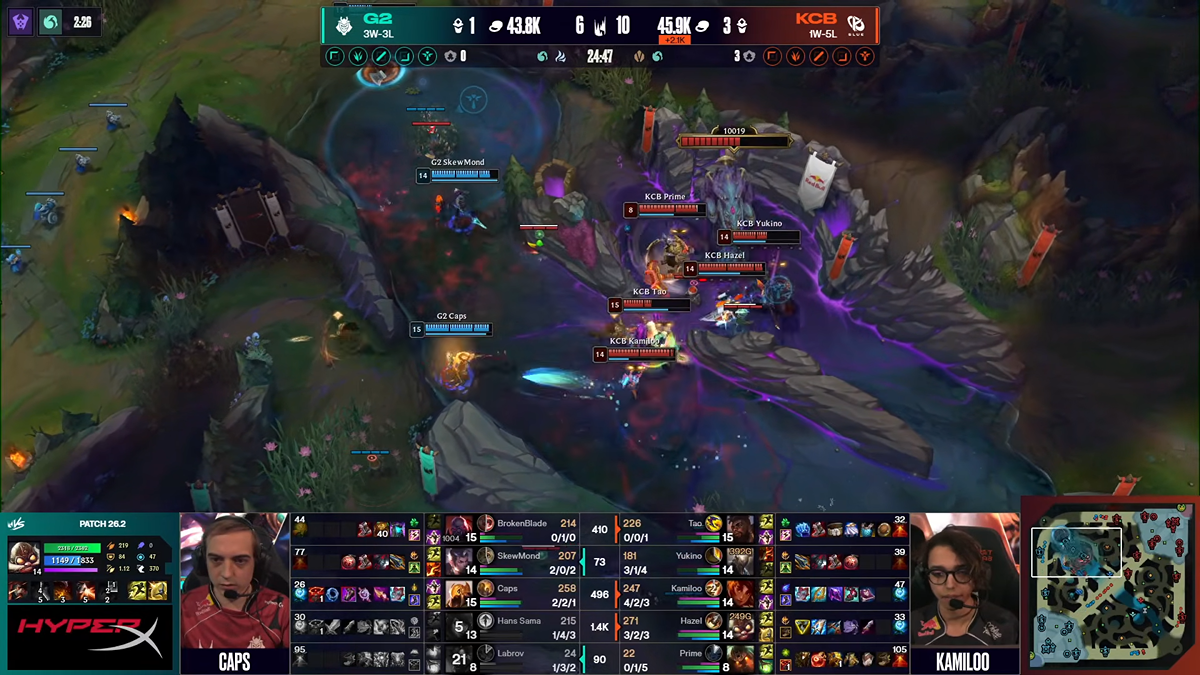1200x675 pixels.
Task: Choose Yukino's champion portrait
Action: coord(741,555)
